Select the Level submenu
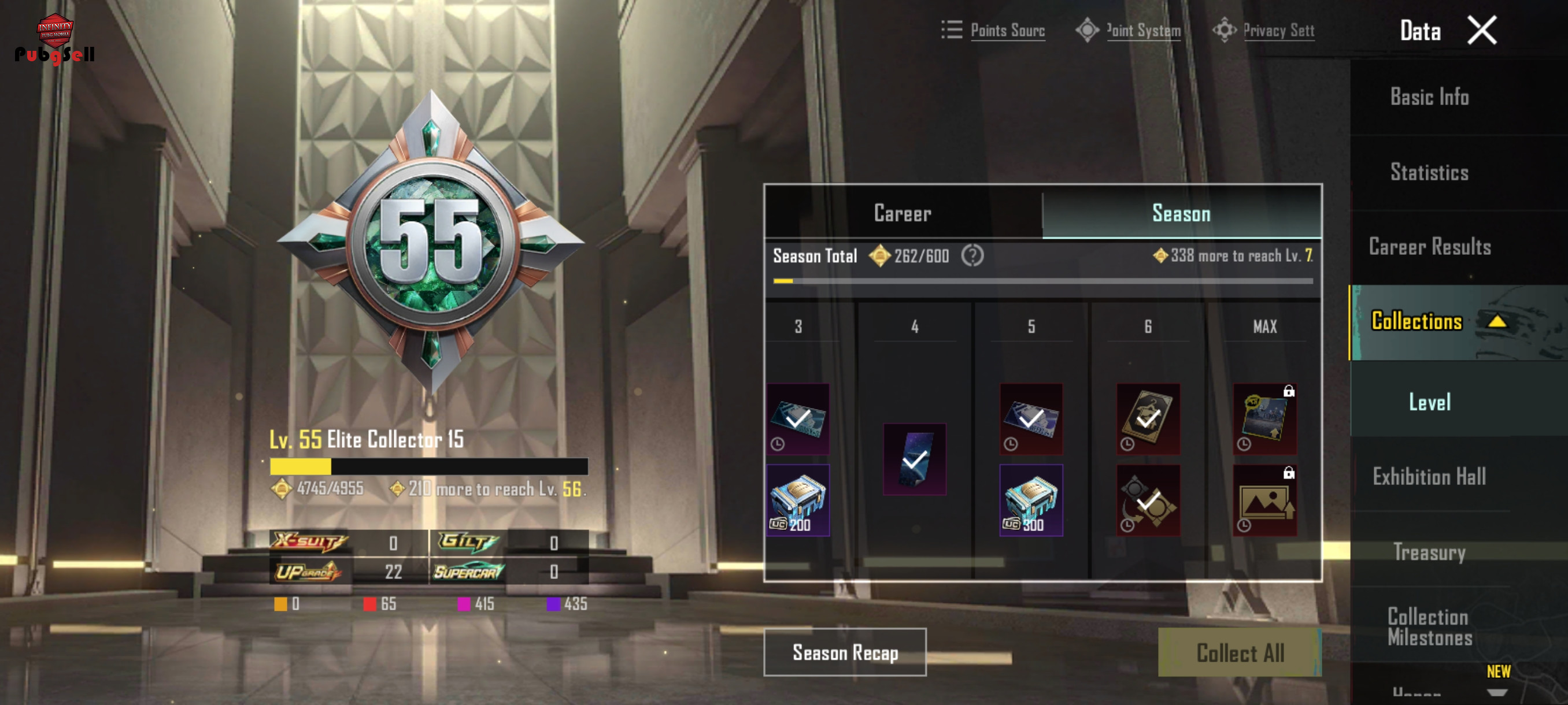Image resolution: width=1568 pixels, height=705 pixels. click(x=1429, y=402)
